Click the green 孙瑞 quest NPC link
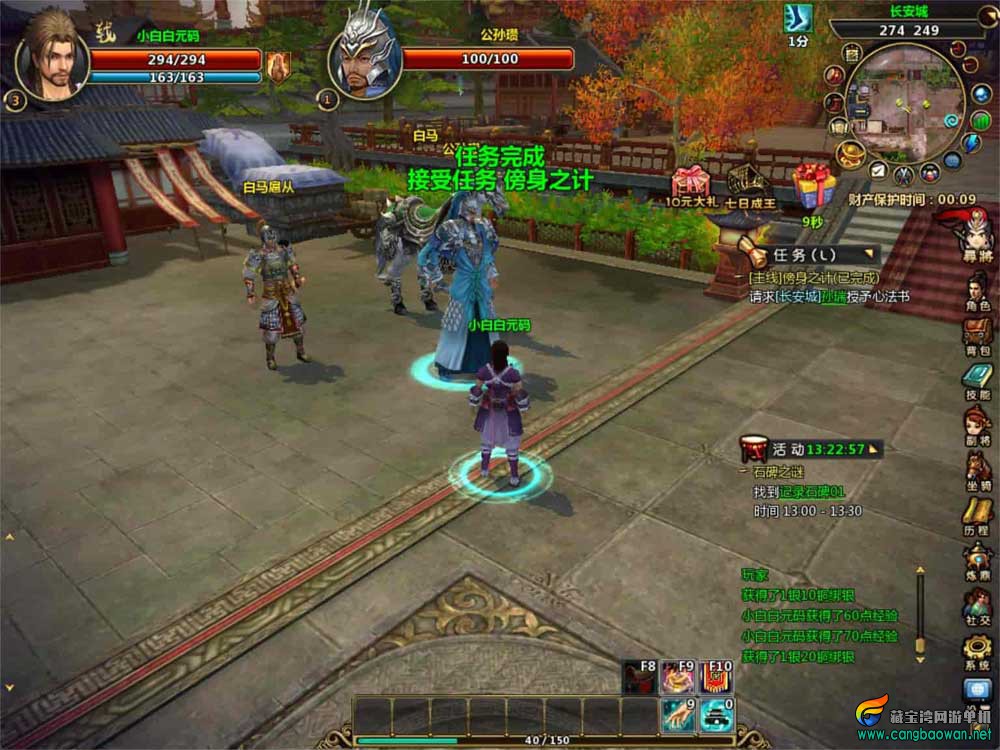Screen dimensions: 1000x750 (832, 297)
